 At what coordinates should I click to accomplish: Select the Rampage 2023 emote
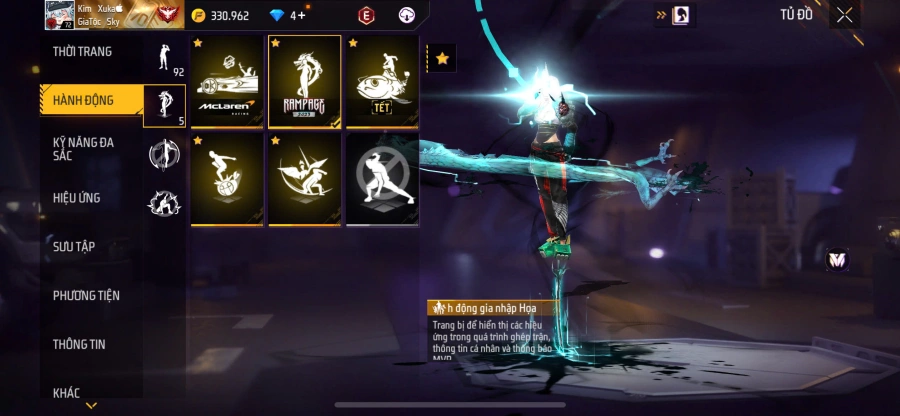[x=304, y=82]
